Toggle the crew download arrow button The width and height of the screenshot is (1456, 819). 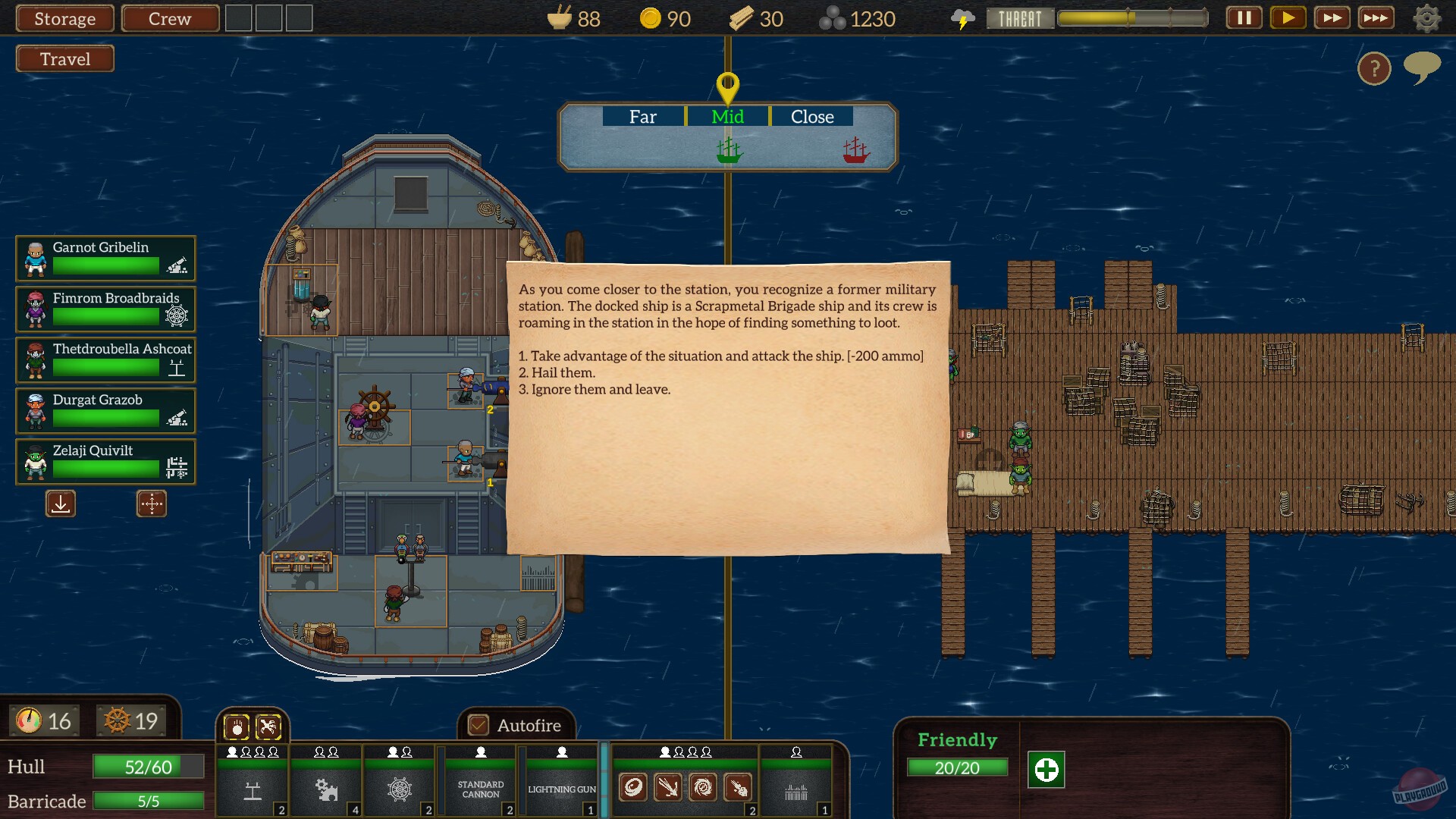pyautogui.click(x=60, y=504)
